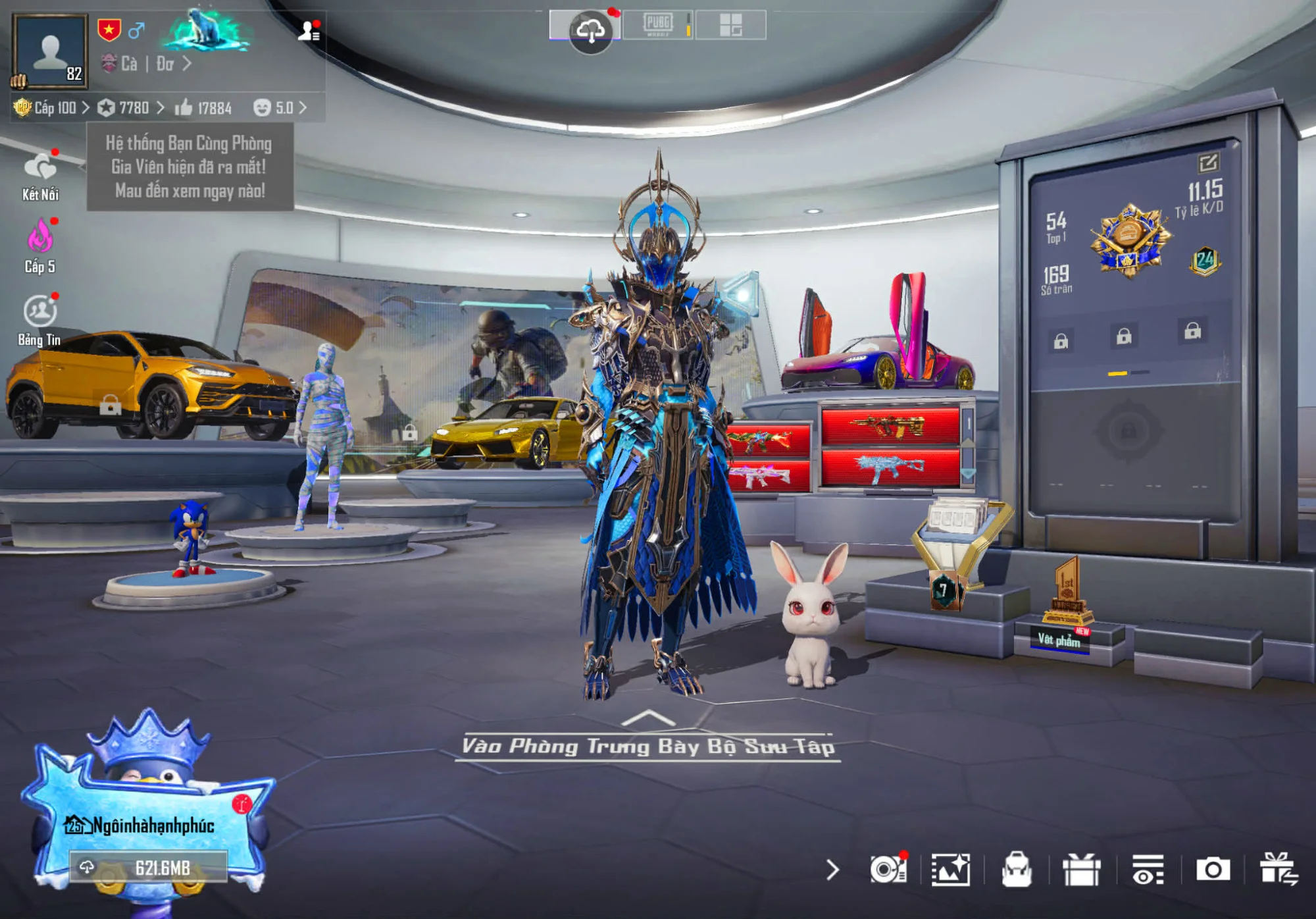Image resolution: width=1316 pixels, height=919 pixels.
Task: View the RP Cấp 100 details
Action: [x=51, y=108]
